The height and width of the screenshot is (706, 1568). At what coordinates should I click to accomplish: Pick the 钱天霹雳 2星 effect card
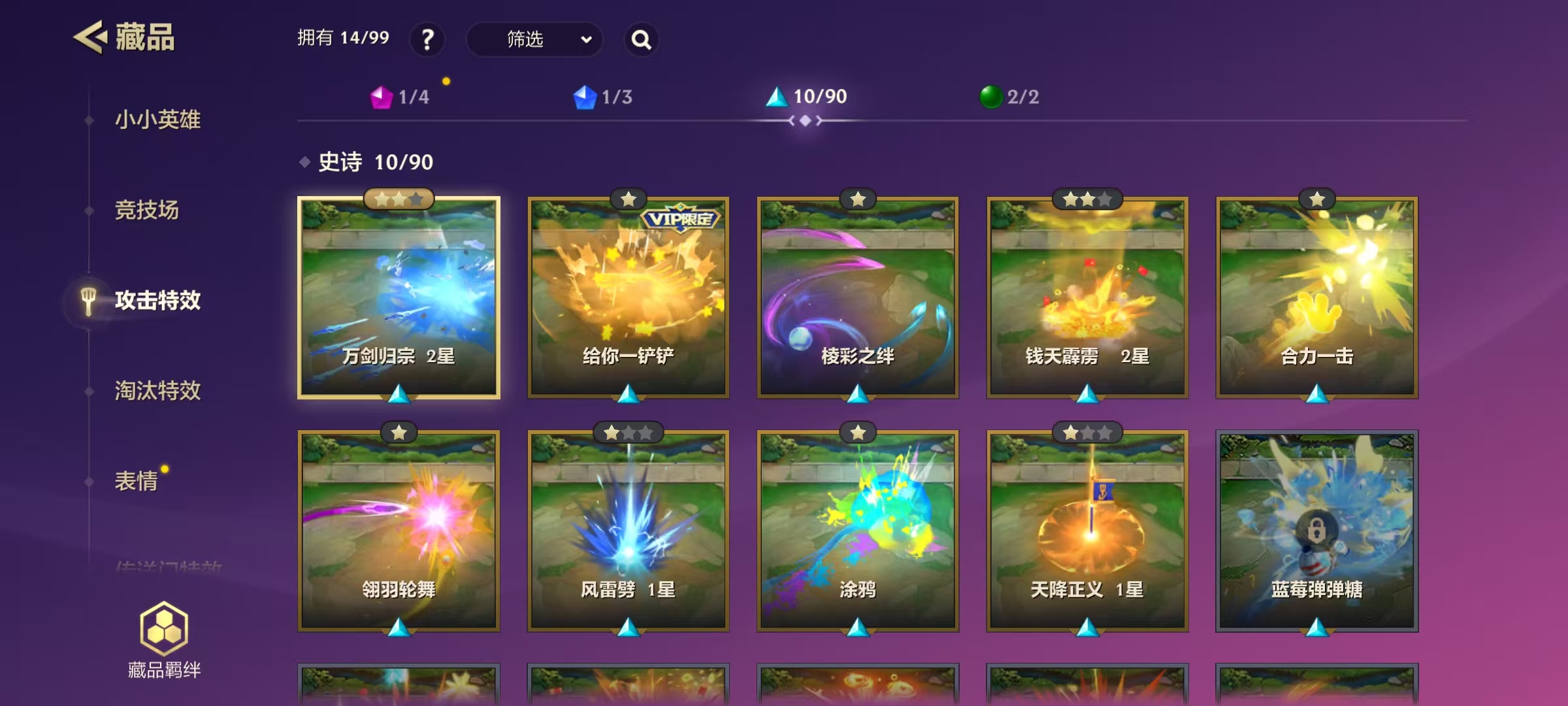point(1087,297)
